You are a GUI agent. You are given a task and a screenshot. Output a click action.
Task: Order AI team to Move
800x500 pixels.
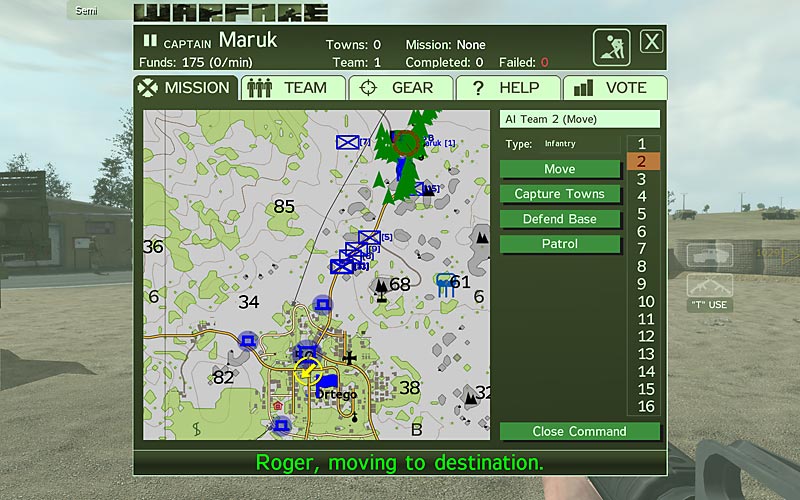click(x=560, y=169)
